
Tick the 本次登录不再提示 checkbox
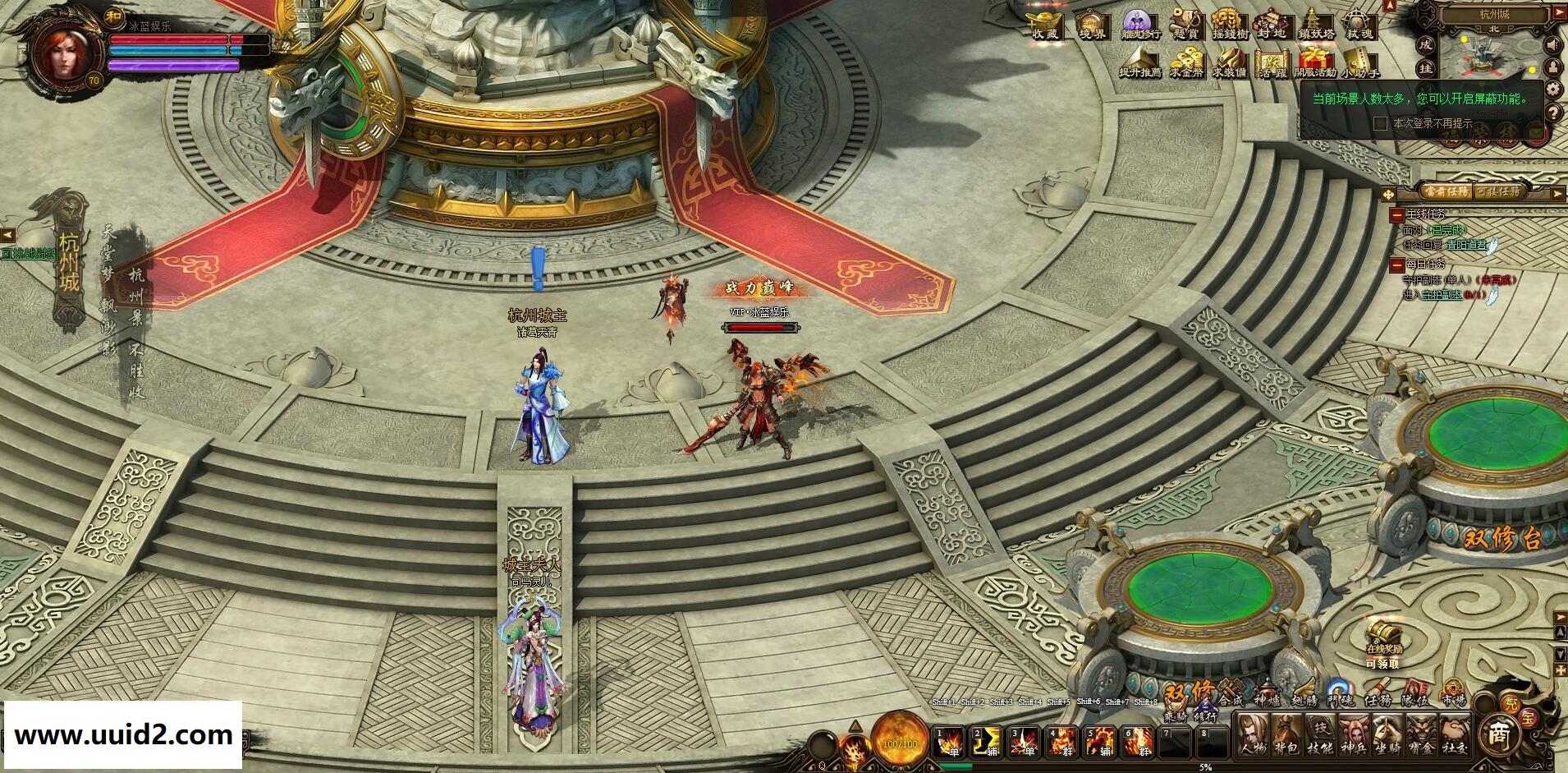pos(1381,123)
